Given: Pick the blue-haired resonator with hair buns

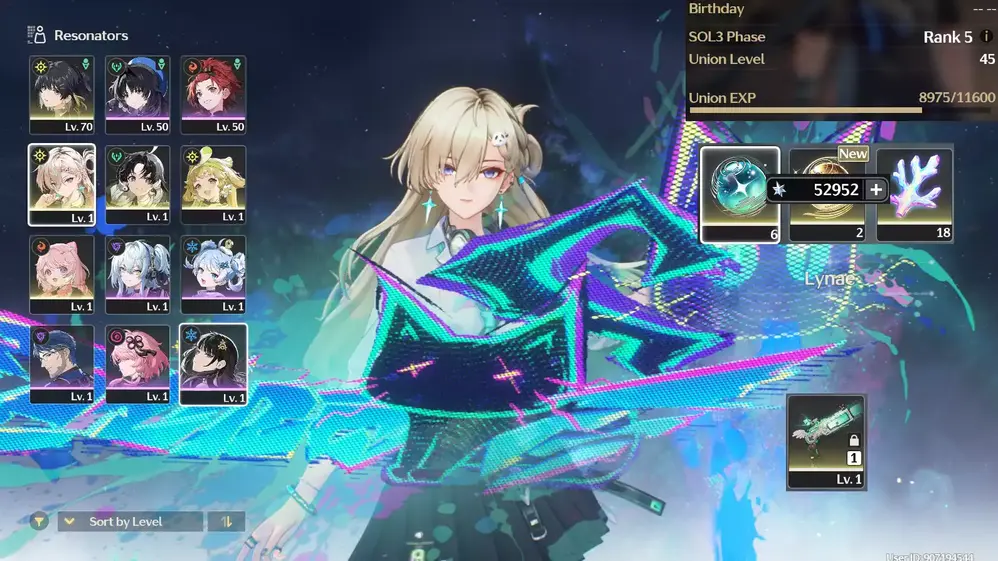Looking at the screenshot, I should [x=213, y=275].
